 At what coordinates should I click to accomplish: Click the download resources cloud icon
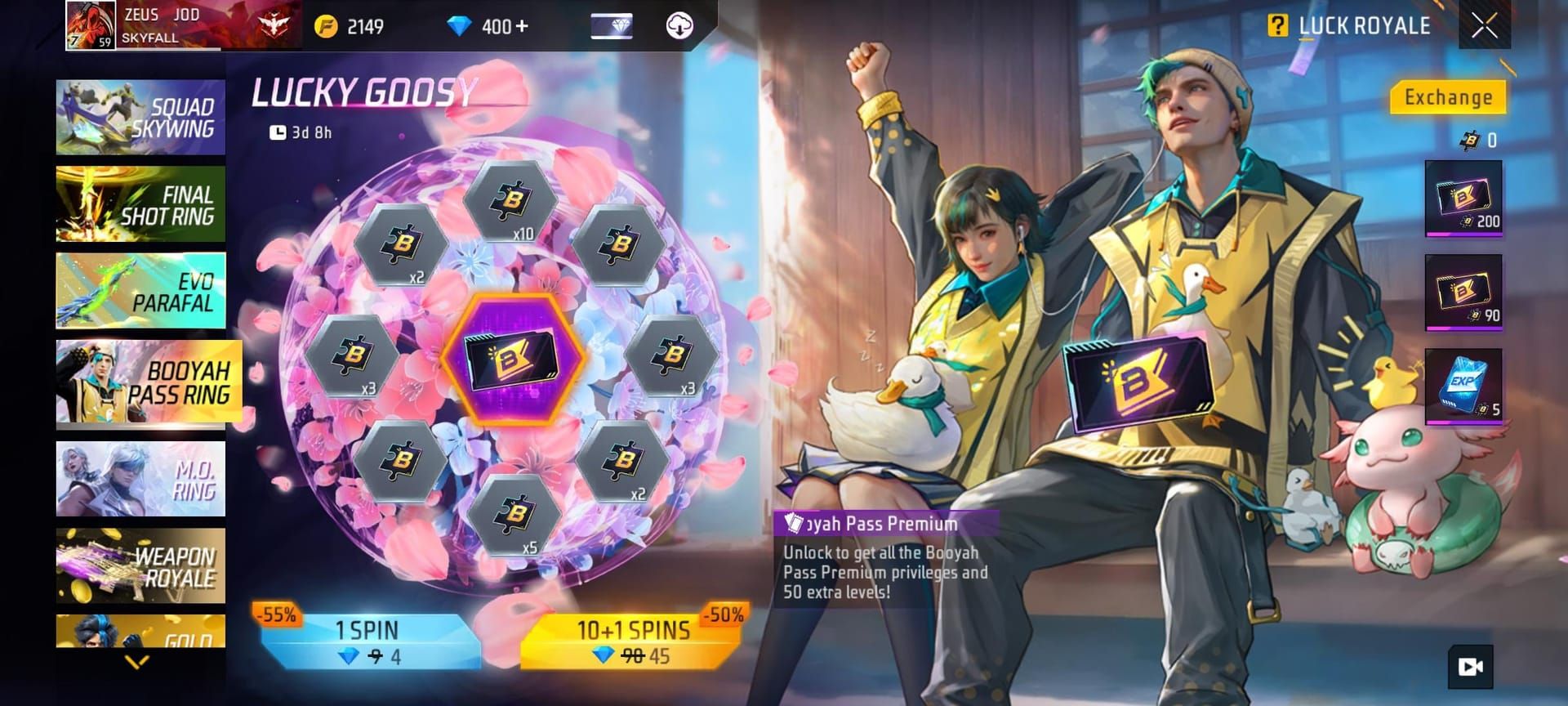(680, 25)
